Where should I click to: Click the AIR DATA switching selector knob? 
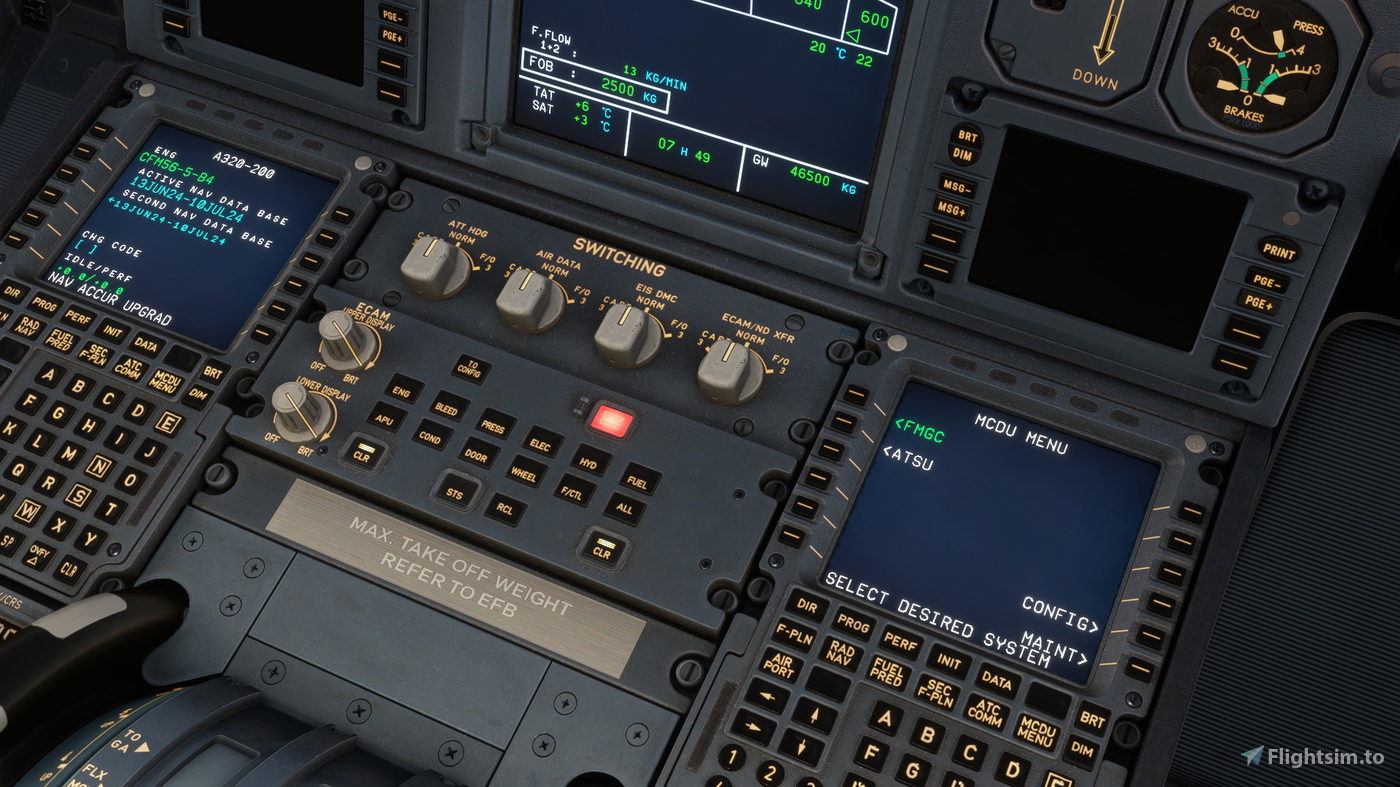(527, 296)
